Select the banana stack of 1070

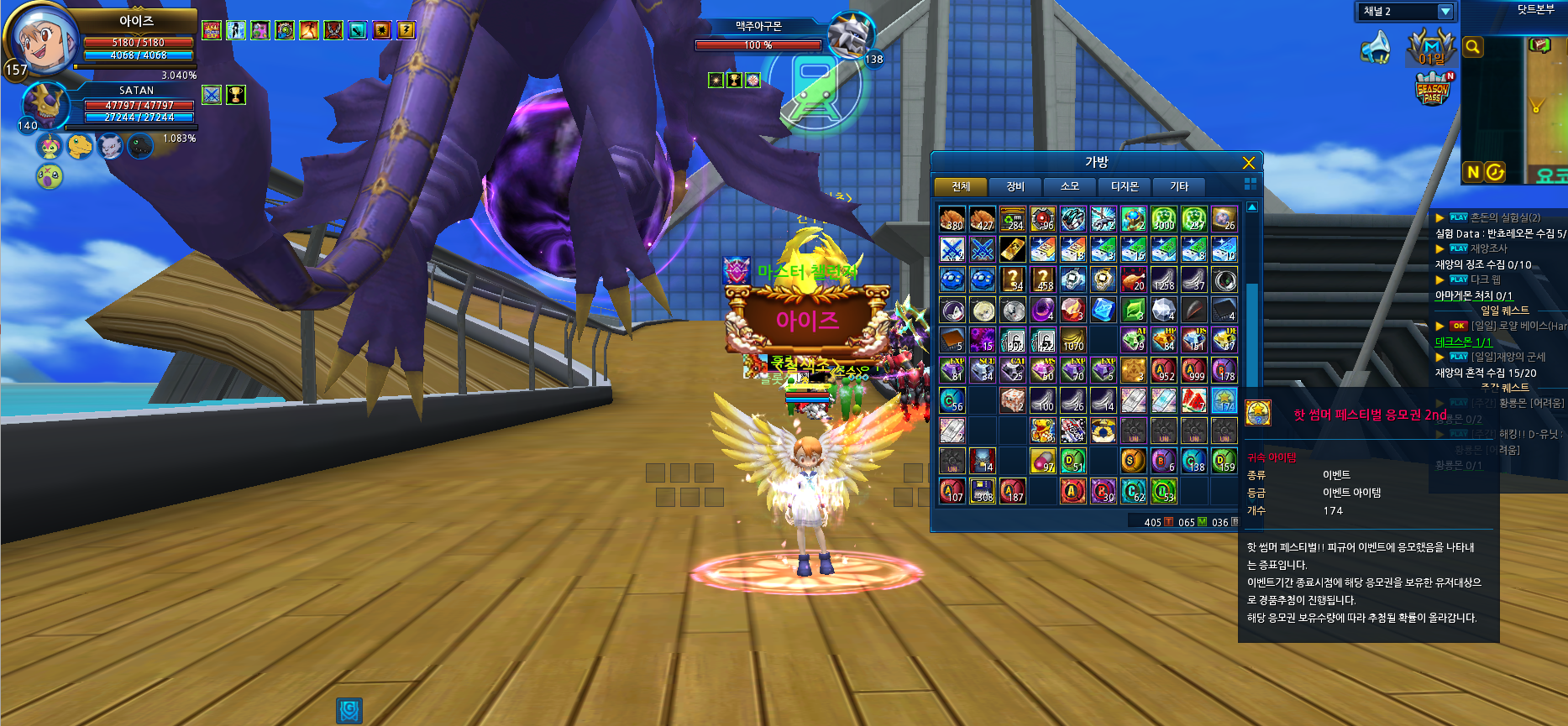1073,340
